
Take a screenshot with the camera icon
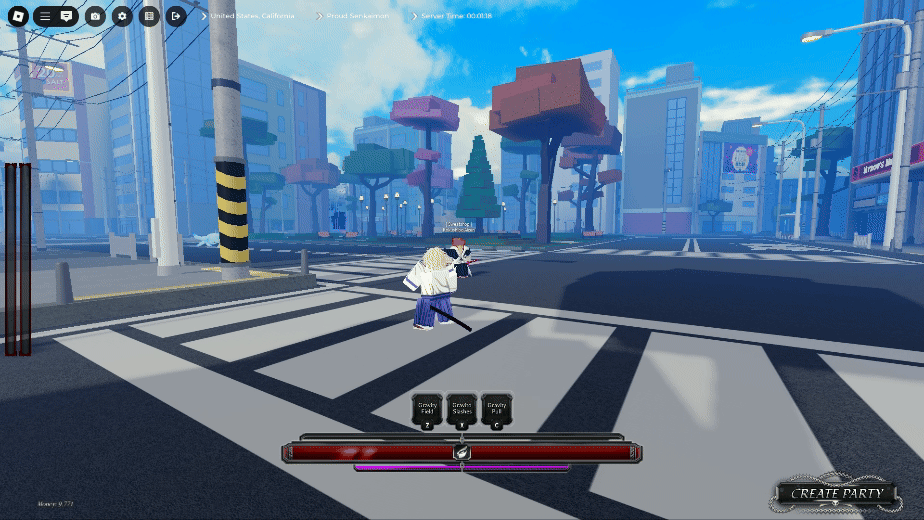(x=95, y=16)
